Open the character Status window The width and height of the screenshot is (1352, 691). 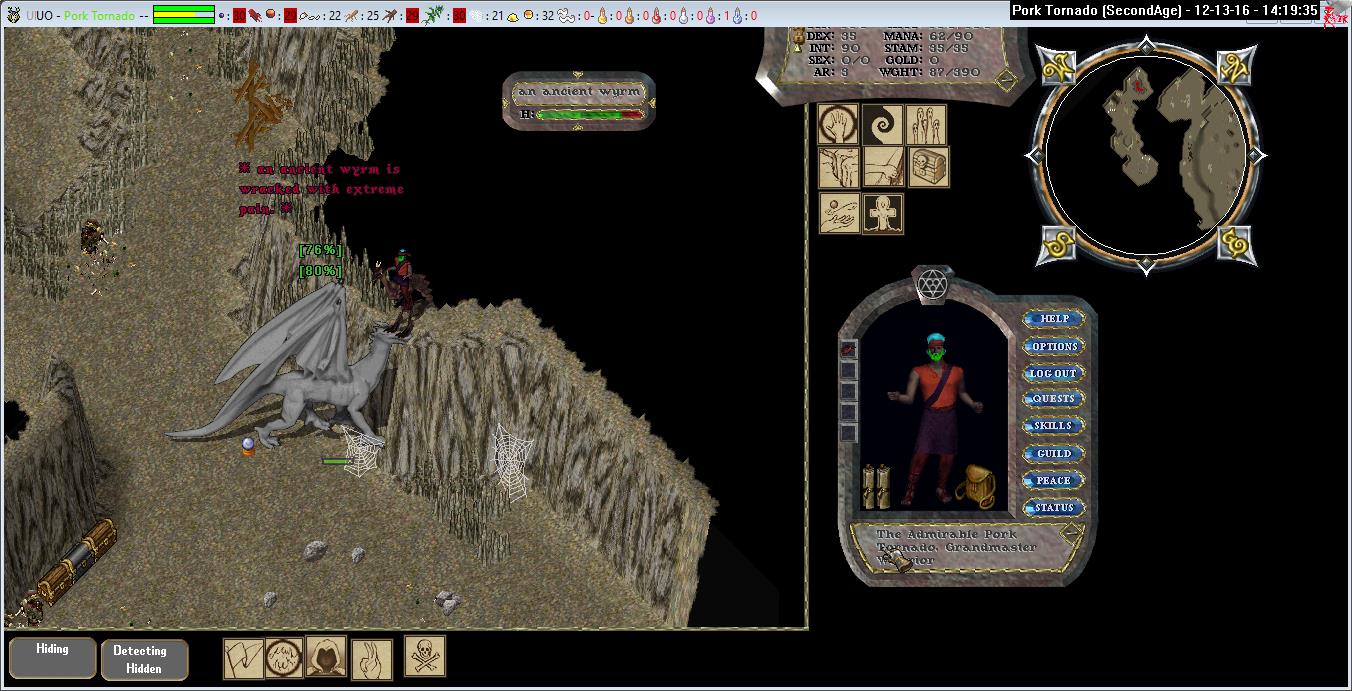pos(1054,507)
